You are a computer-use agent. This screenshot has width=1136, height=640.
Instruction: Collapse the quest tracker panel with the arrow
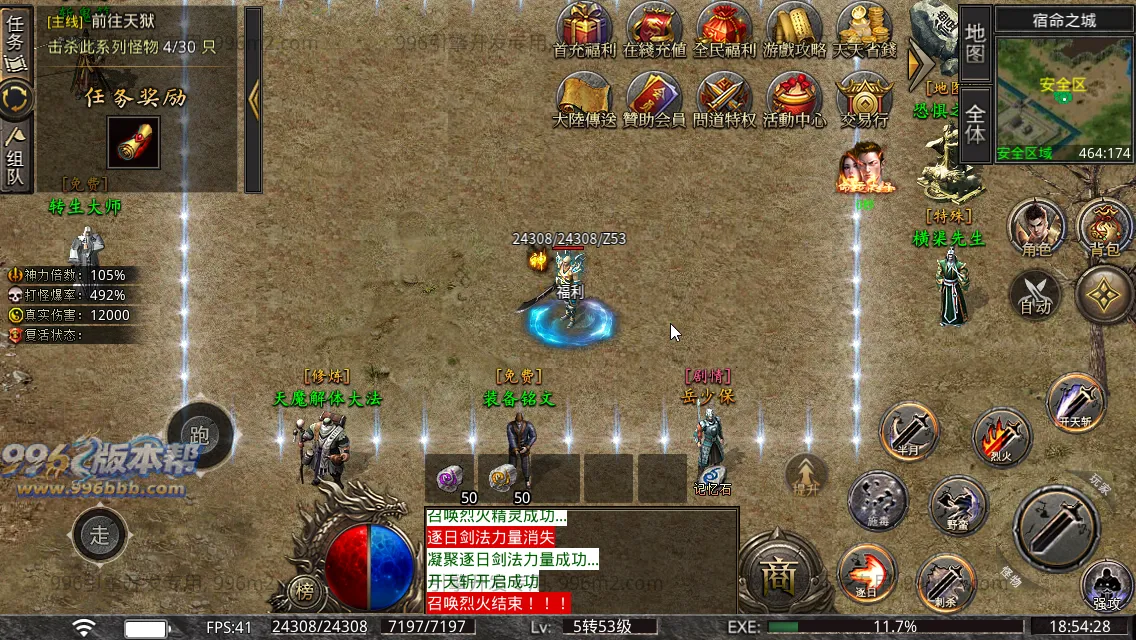click(253, 98)
